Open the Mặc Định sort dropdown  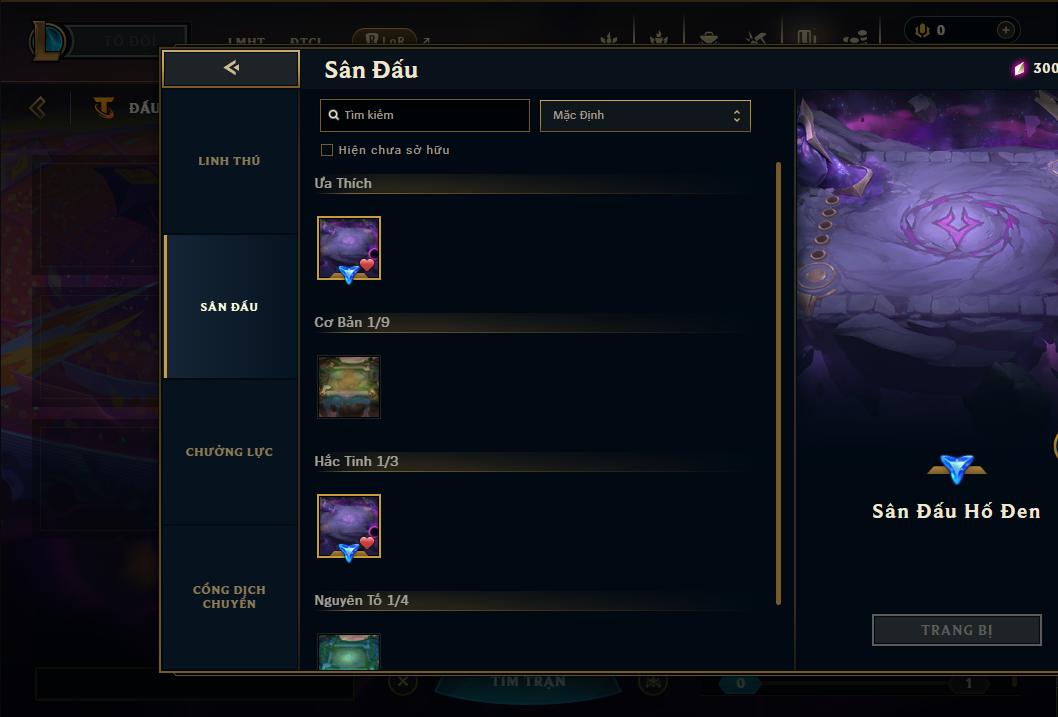[x=645, y=115]
